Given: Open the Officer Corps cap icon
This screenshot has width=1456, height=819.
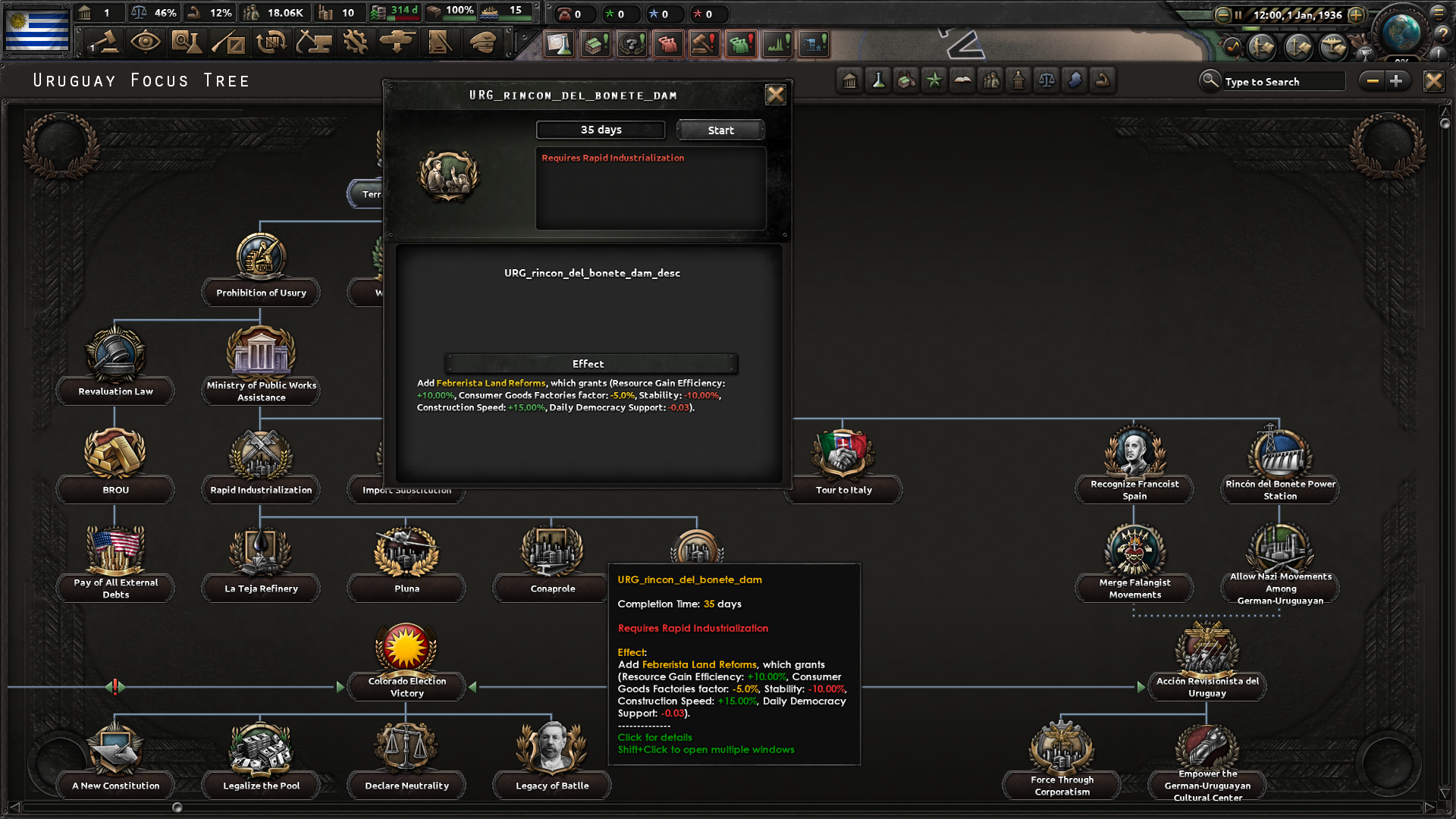Looking at the screenshot, I should 483,43.
